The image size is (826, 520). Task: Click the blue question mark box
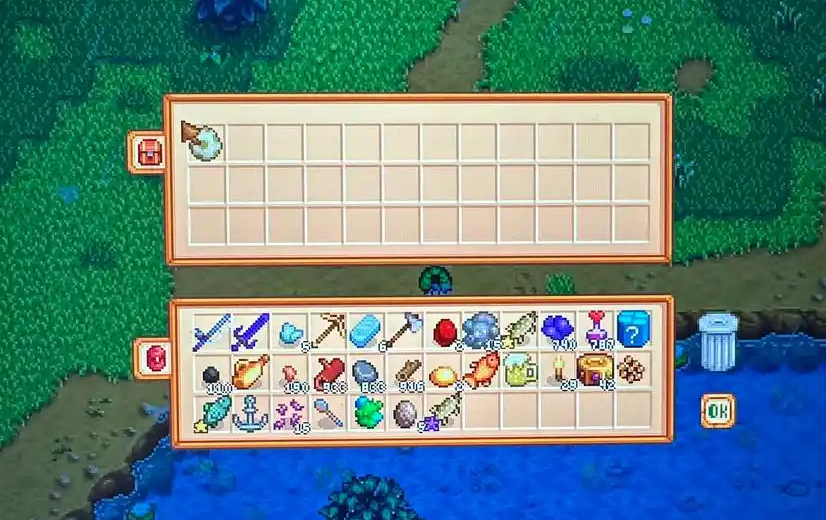[634, 329]
